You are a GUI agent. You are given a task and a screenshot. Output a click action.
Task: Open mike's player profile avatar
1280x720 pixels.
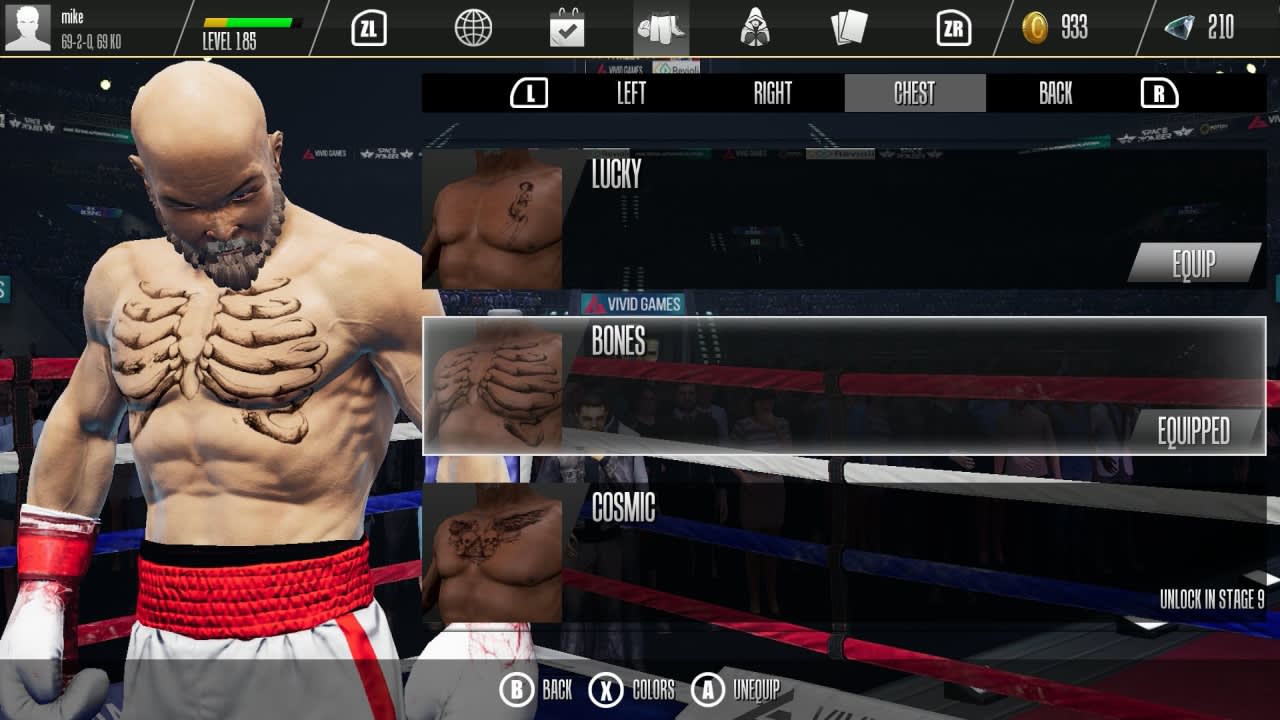pyautogui.click(x=30, y=28)
